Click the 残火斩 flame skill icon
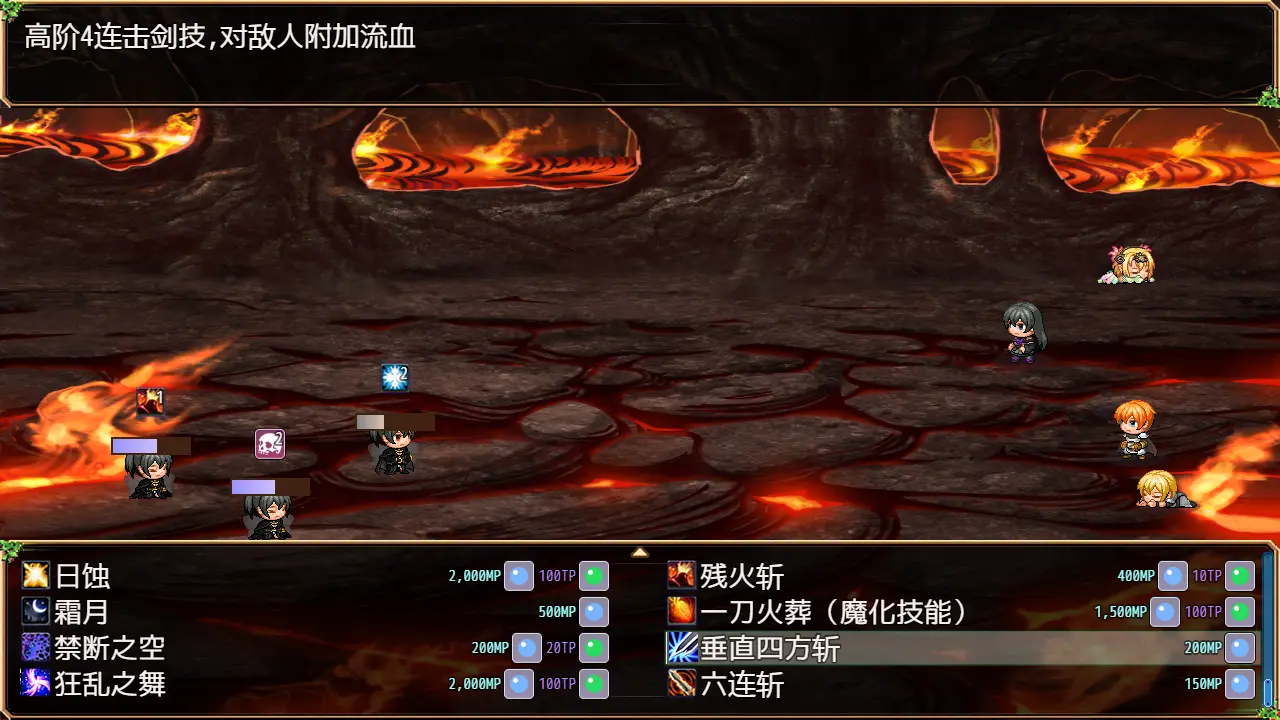 (678, 575)
